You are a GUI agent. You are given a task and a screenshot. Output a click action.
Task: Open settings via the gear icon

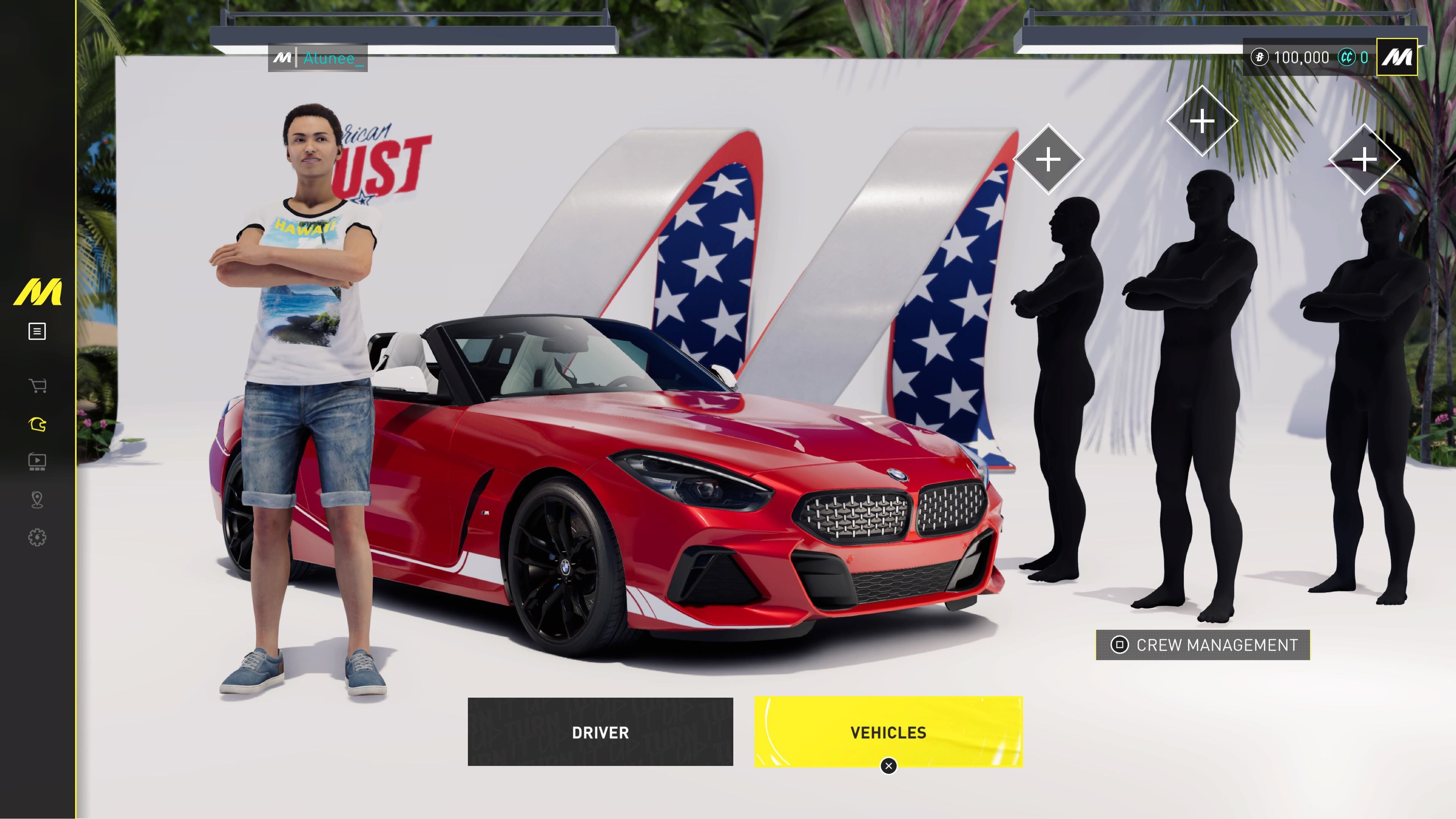click(x=37, y=537)
